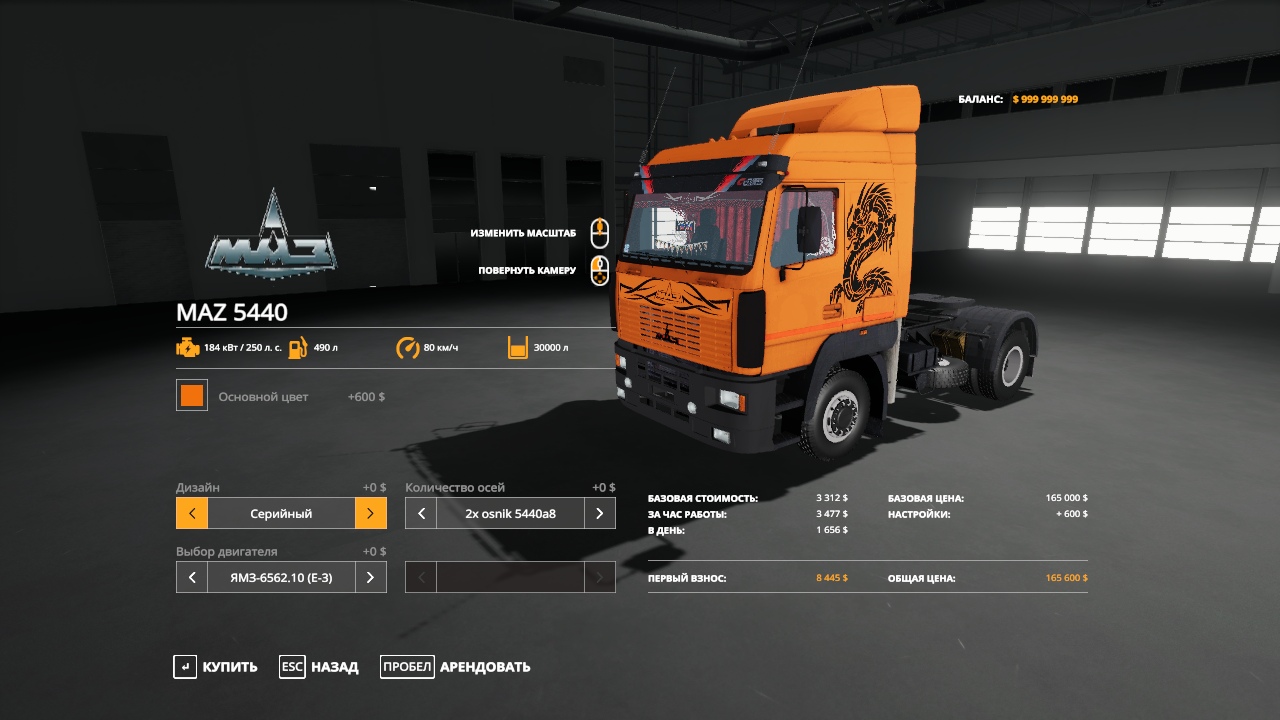Choose previous Количество осей axle option

tap(421, 514)
